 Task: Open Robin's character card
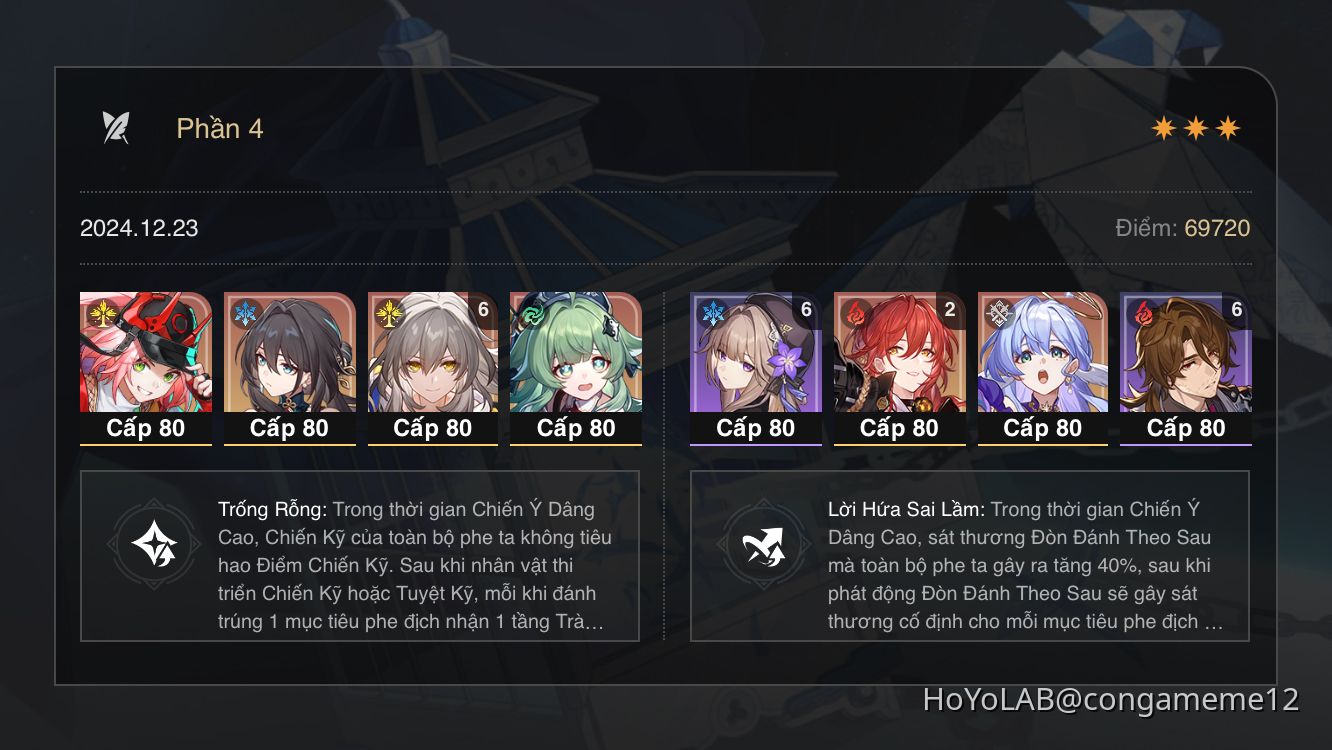(x=1042, y=365)
